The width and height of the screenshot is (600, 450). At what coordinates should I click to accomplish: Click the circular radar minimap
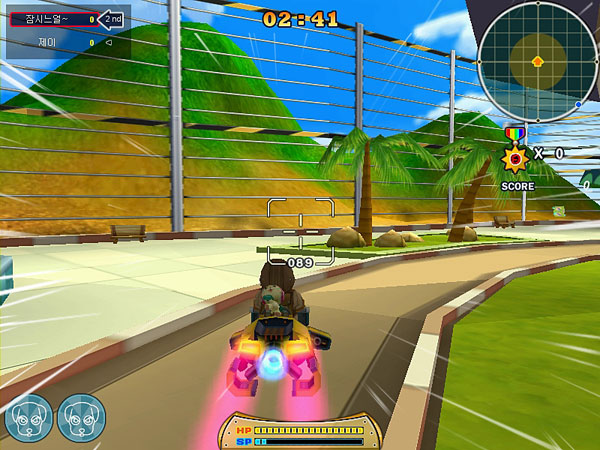[537, 59]
